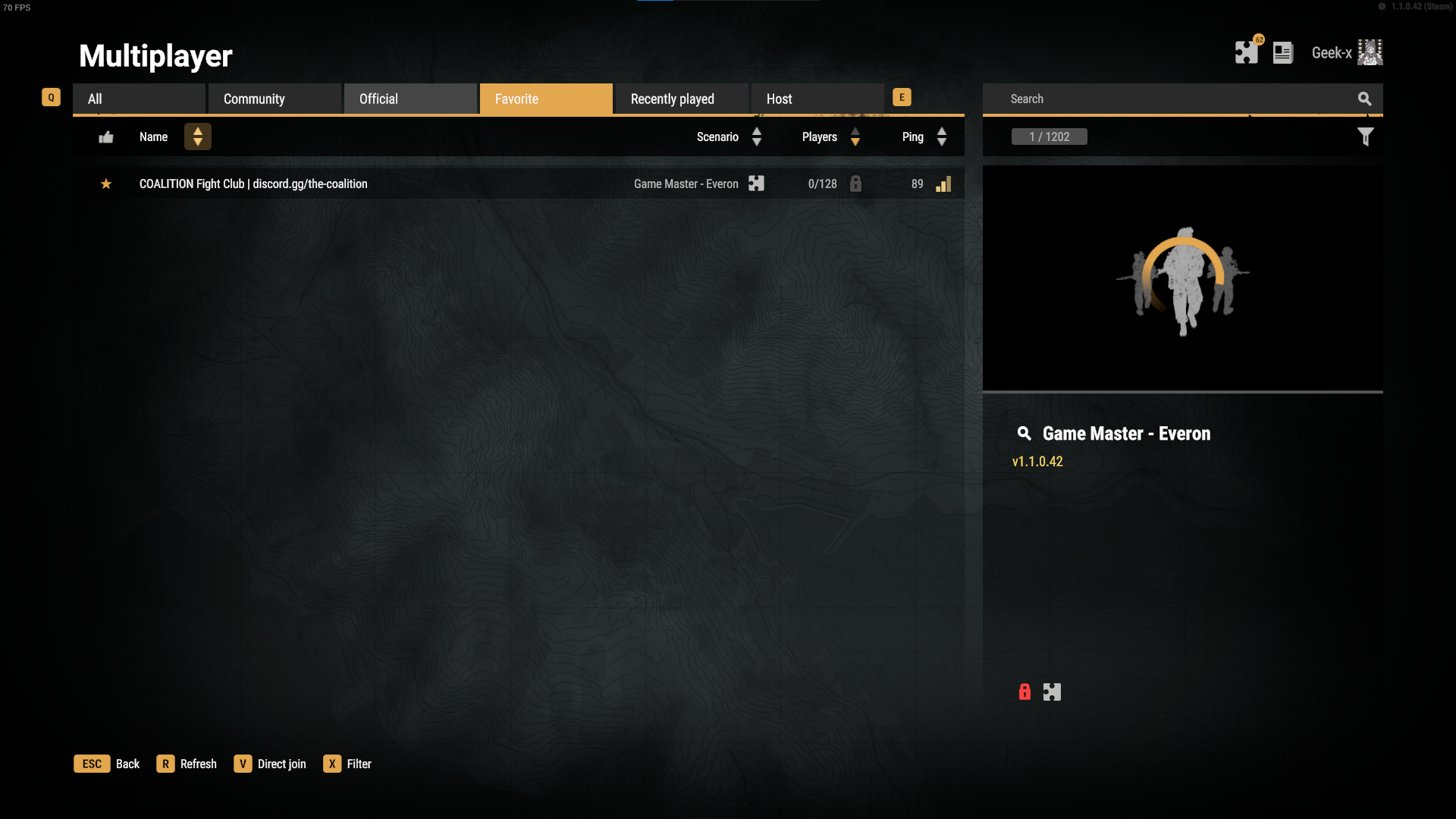
Task: Choose Direct join option
Action: pos(270,764)
